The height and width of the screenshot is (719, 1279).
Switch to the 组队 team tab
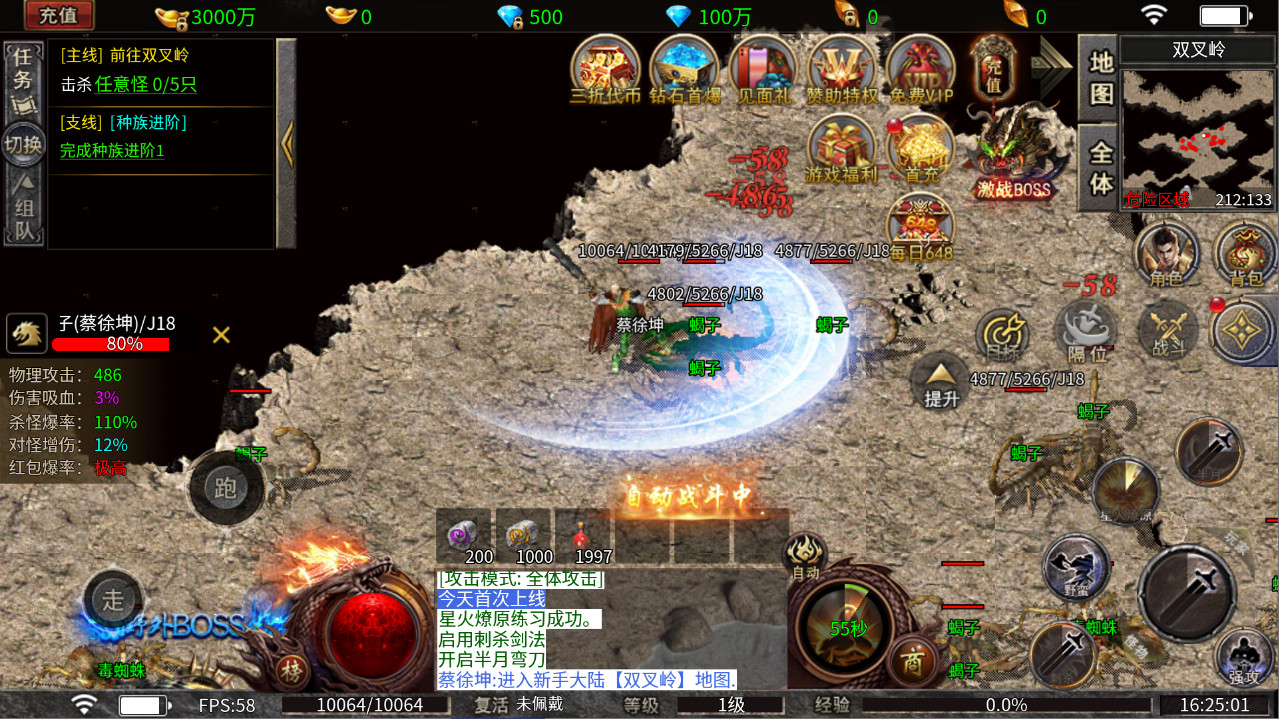[22, 211]
